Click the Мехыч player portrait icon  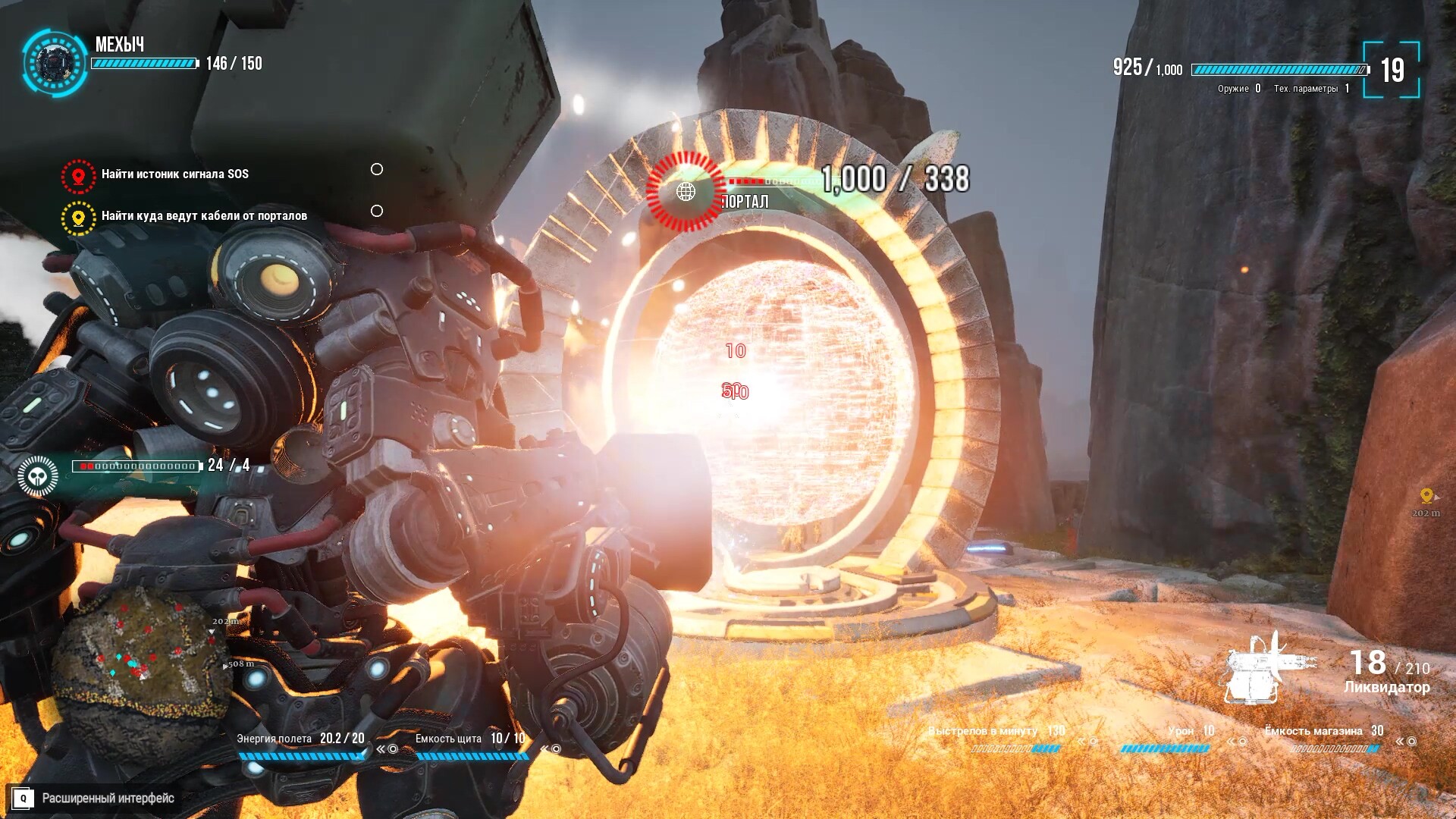54,62
